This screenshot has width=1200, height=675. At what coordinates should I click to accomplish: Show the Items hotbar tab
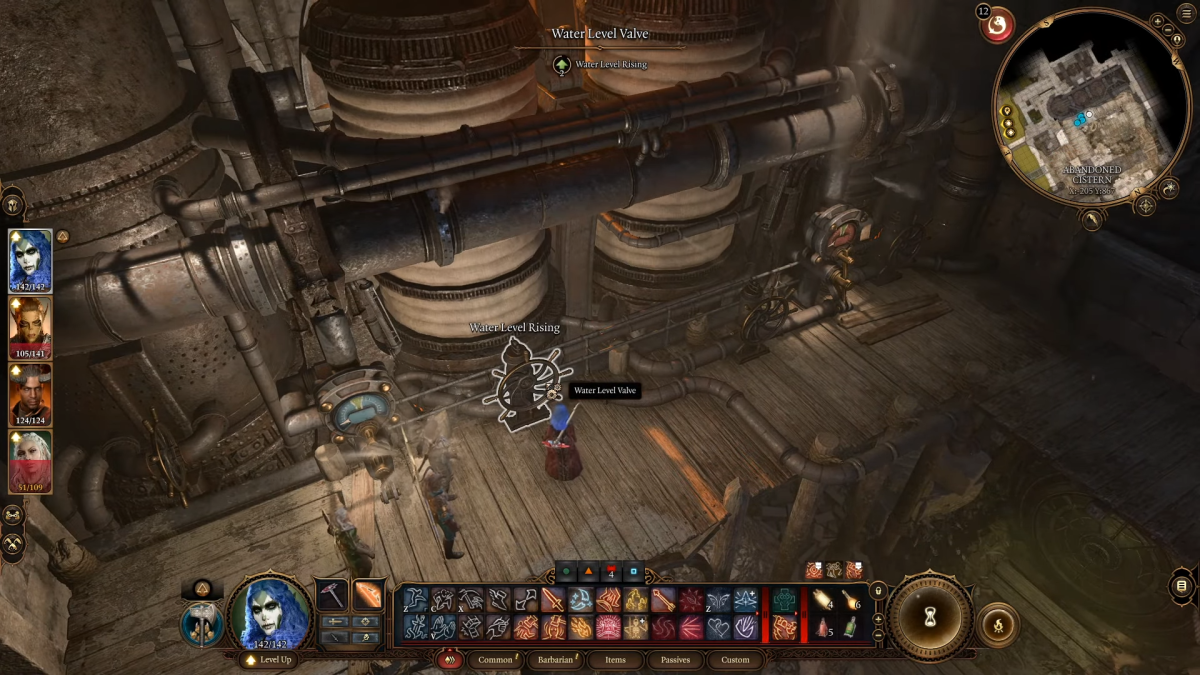[x=615, y=660]
